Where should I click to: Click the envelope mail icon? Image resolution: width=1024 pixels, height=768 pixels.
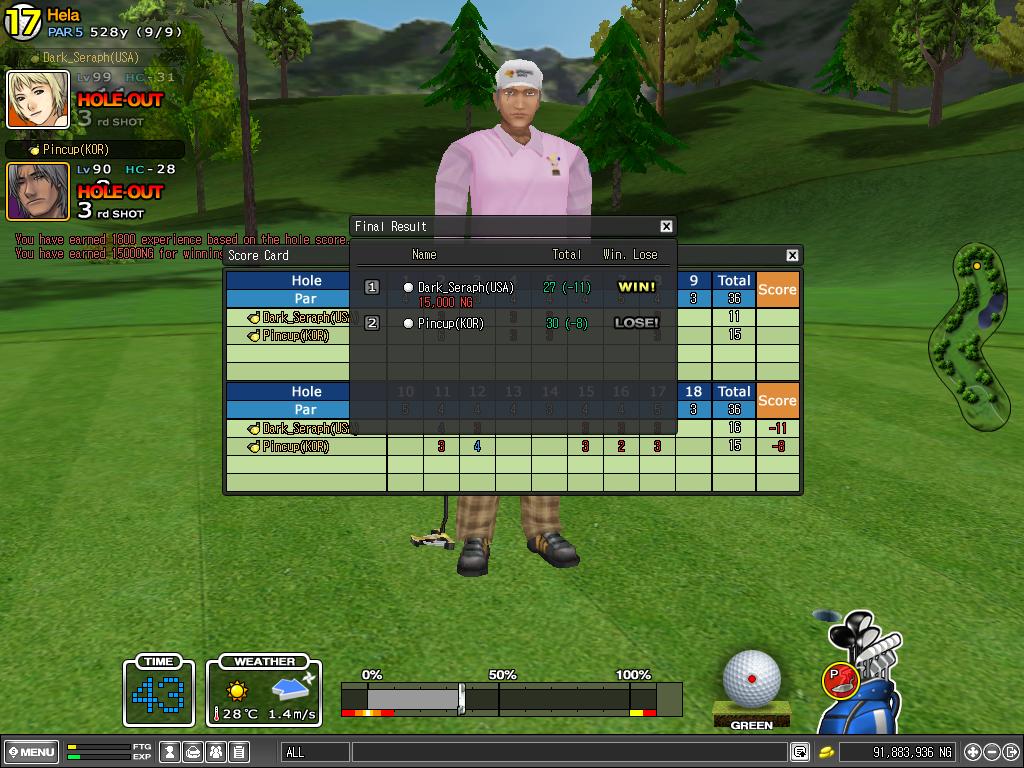(193, 752)
